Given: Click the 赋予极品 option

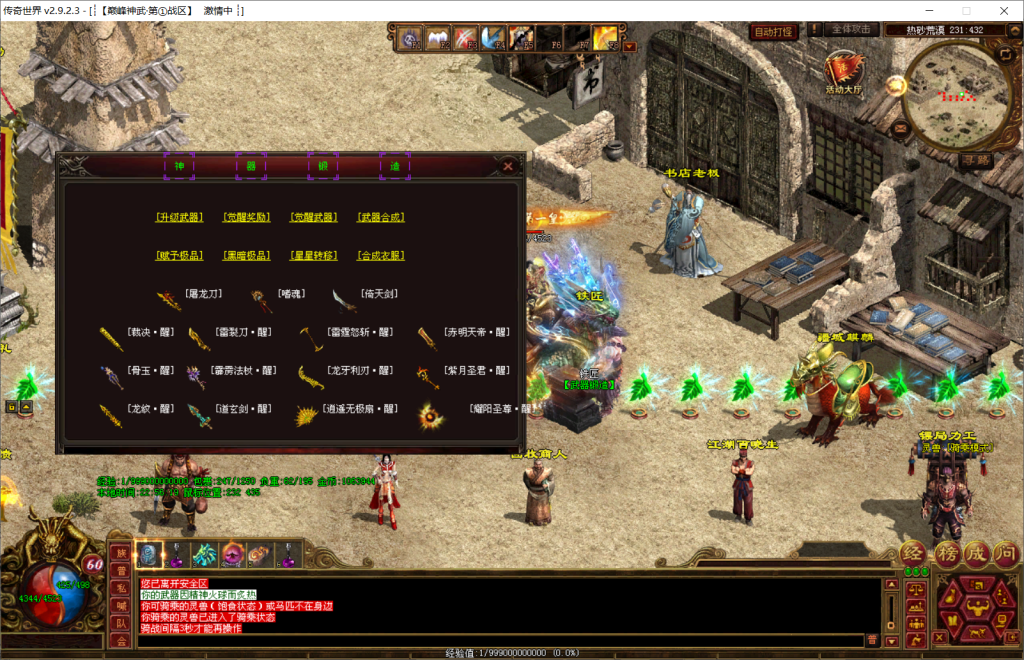Looking at the screenshot, I should point(179,256).
